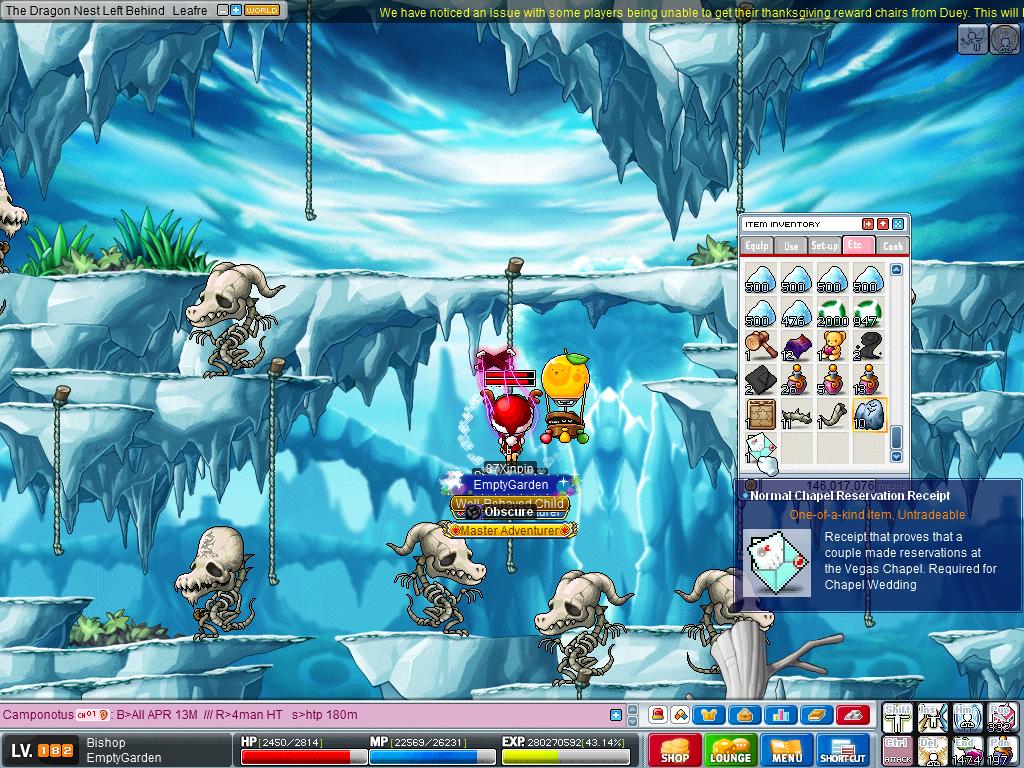Close the Item Inventory window
The height and width of the screenshot is (768, 1024).
[898, 224]
